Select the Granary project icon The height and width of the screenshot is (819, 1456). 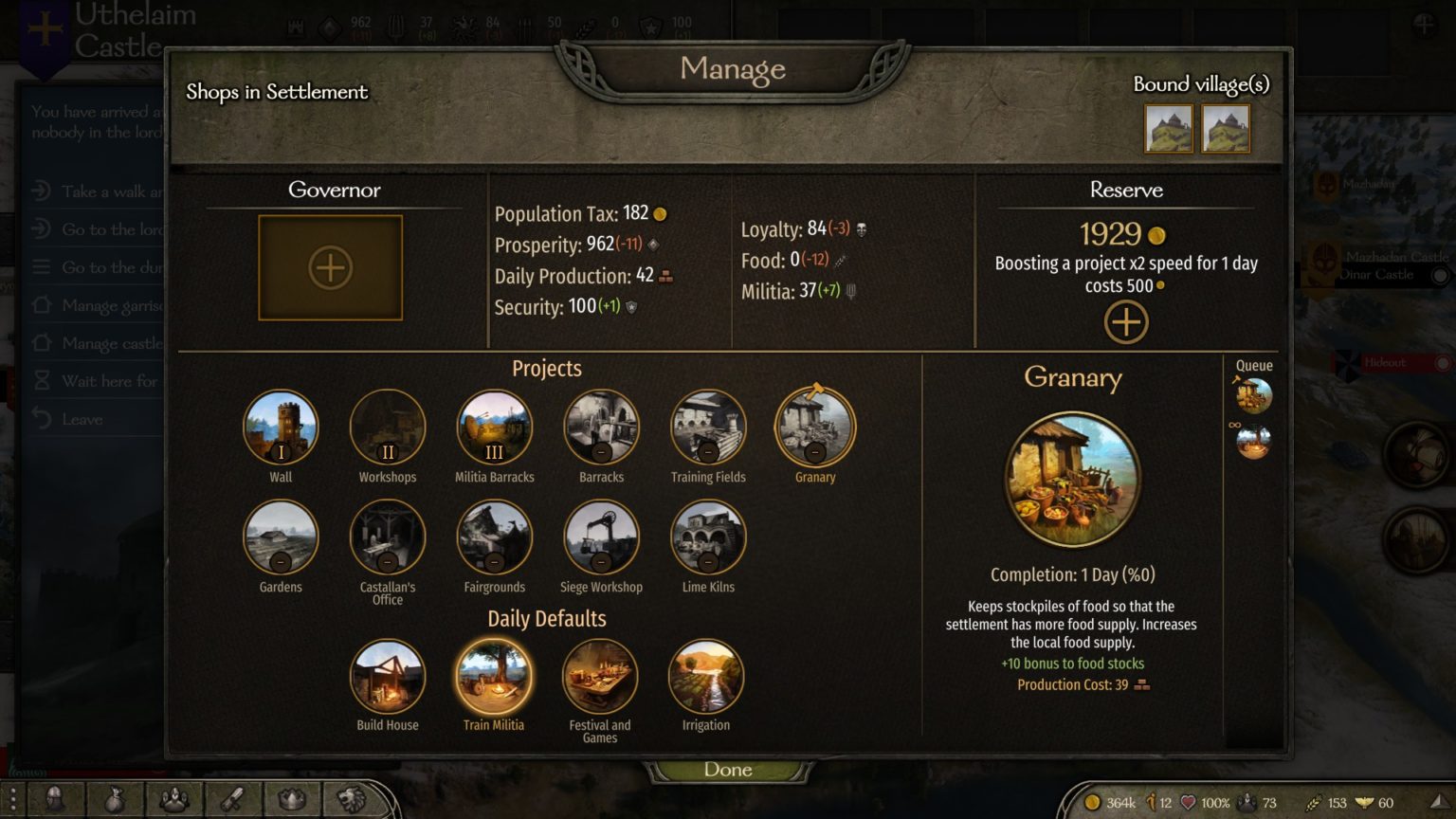point(815,428)
